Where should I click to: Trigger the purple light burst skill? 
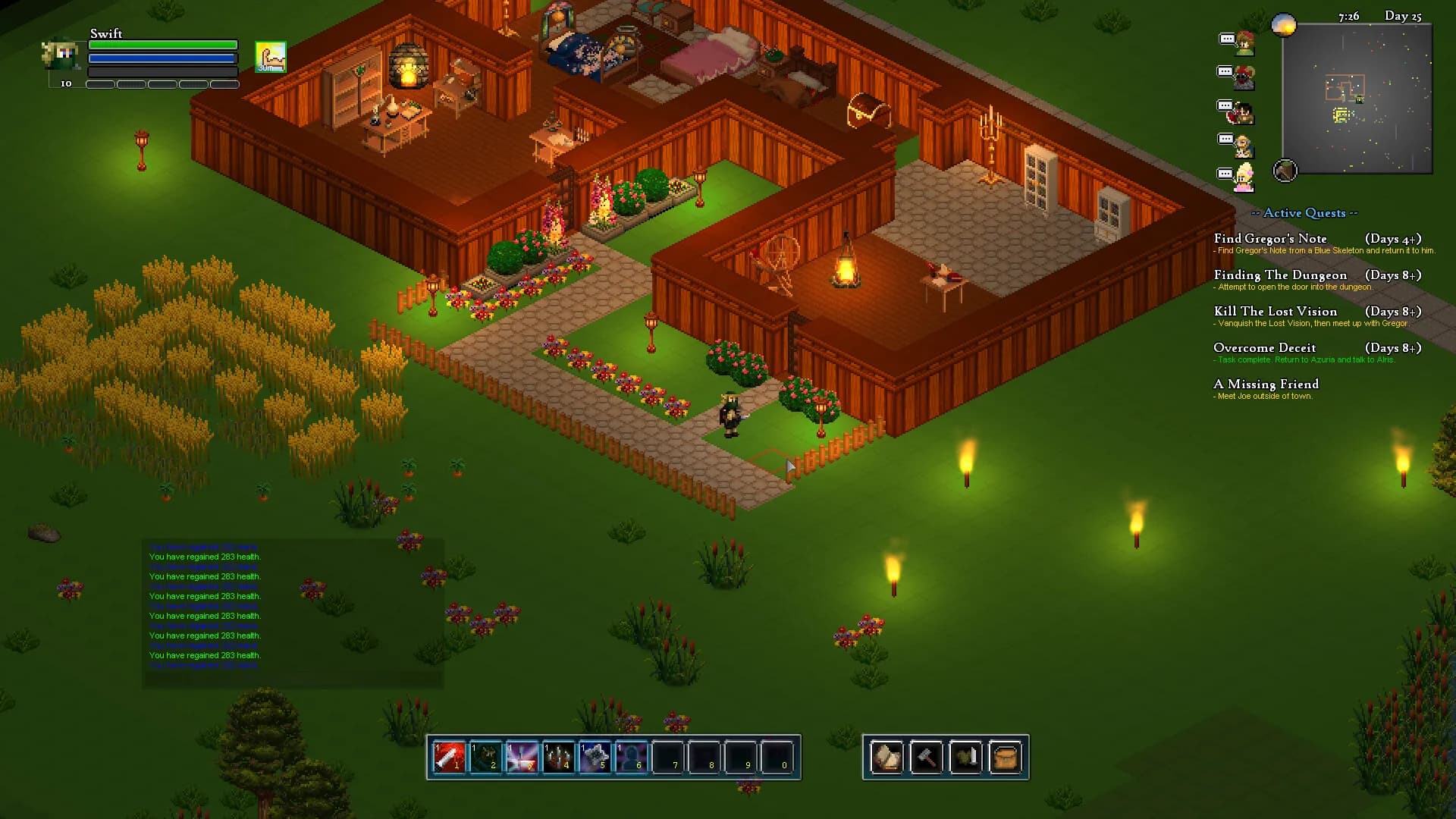522,757
